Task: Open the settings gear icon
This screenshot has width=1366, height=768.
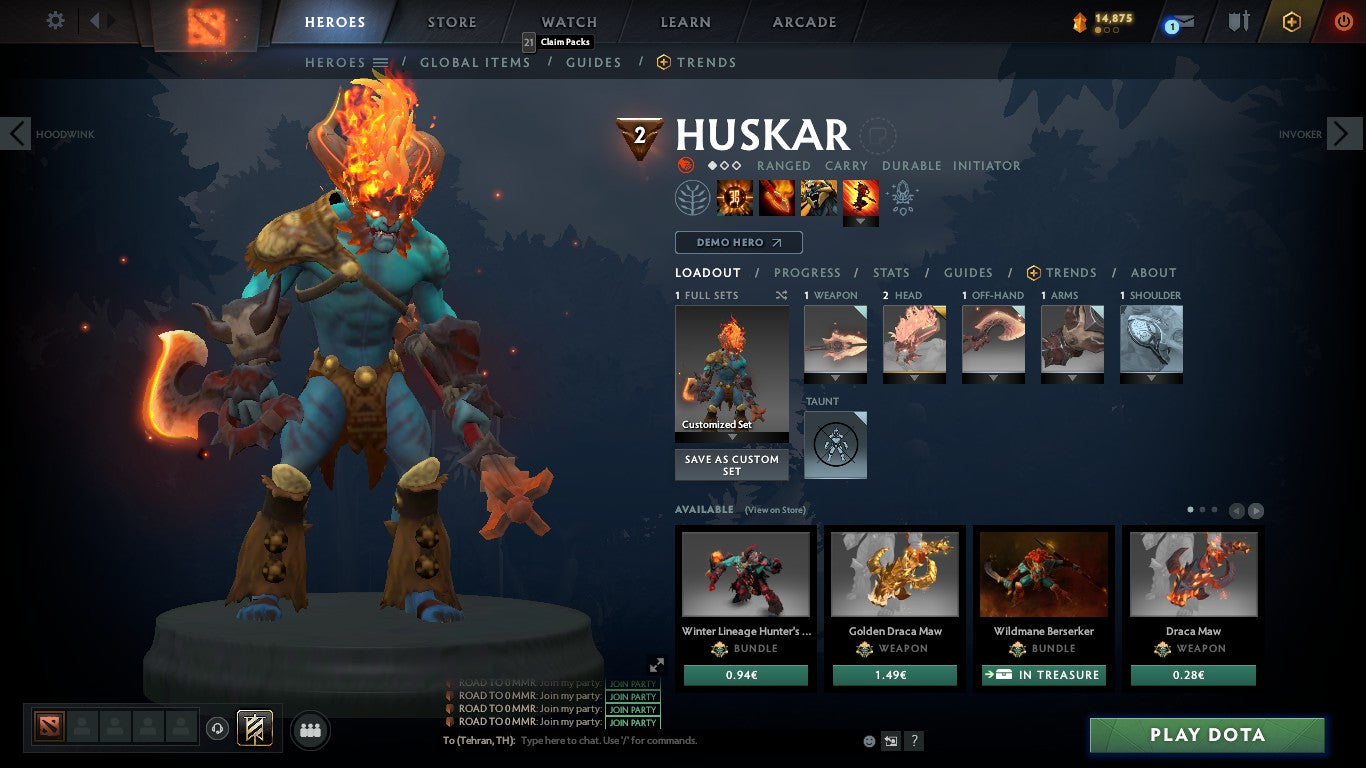Action: click(55, 20)
